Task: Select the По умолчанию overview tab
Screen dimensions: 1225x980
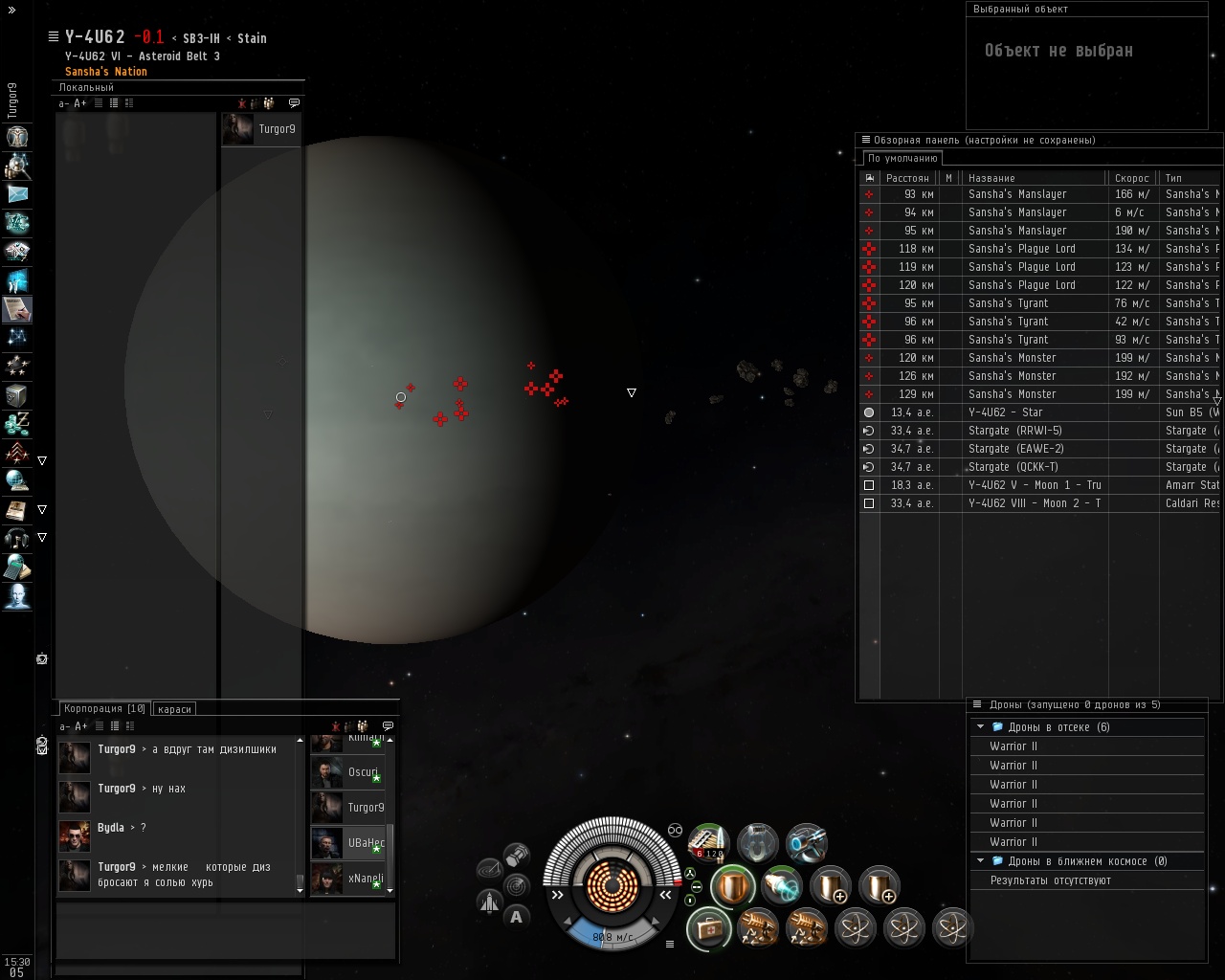Action: coord(902,159)
